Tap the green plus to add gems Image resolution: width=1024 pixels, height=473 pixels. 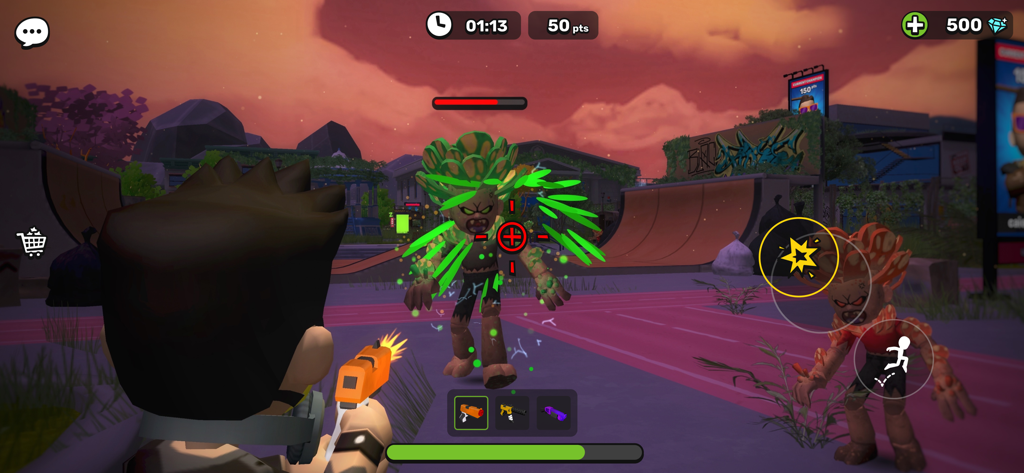pyautogui.click(x=914, y=25)
